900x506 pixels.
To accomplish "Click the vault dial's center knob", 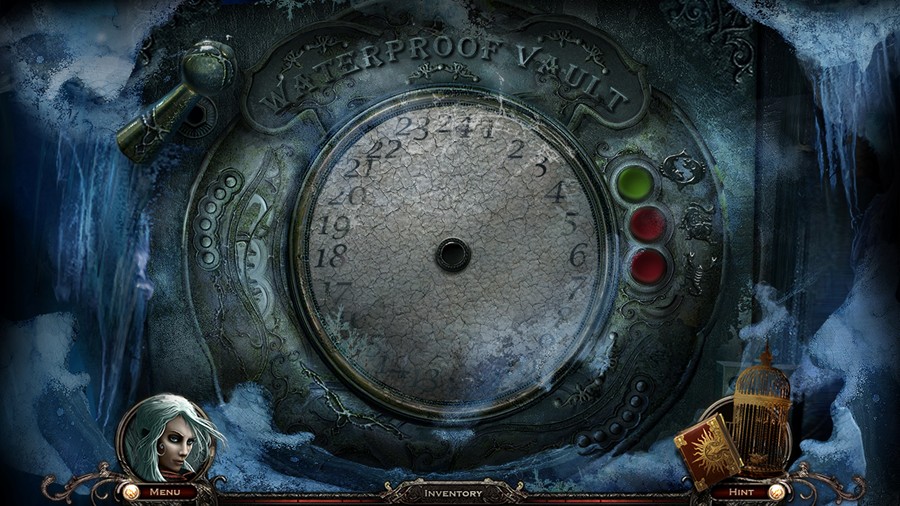I will point(452,254).
